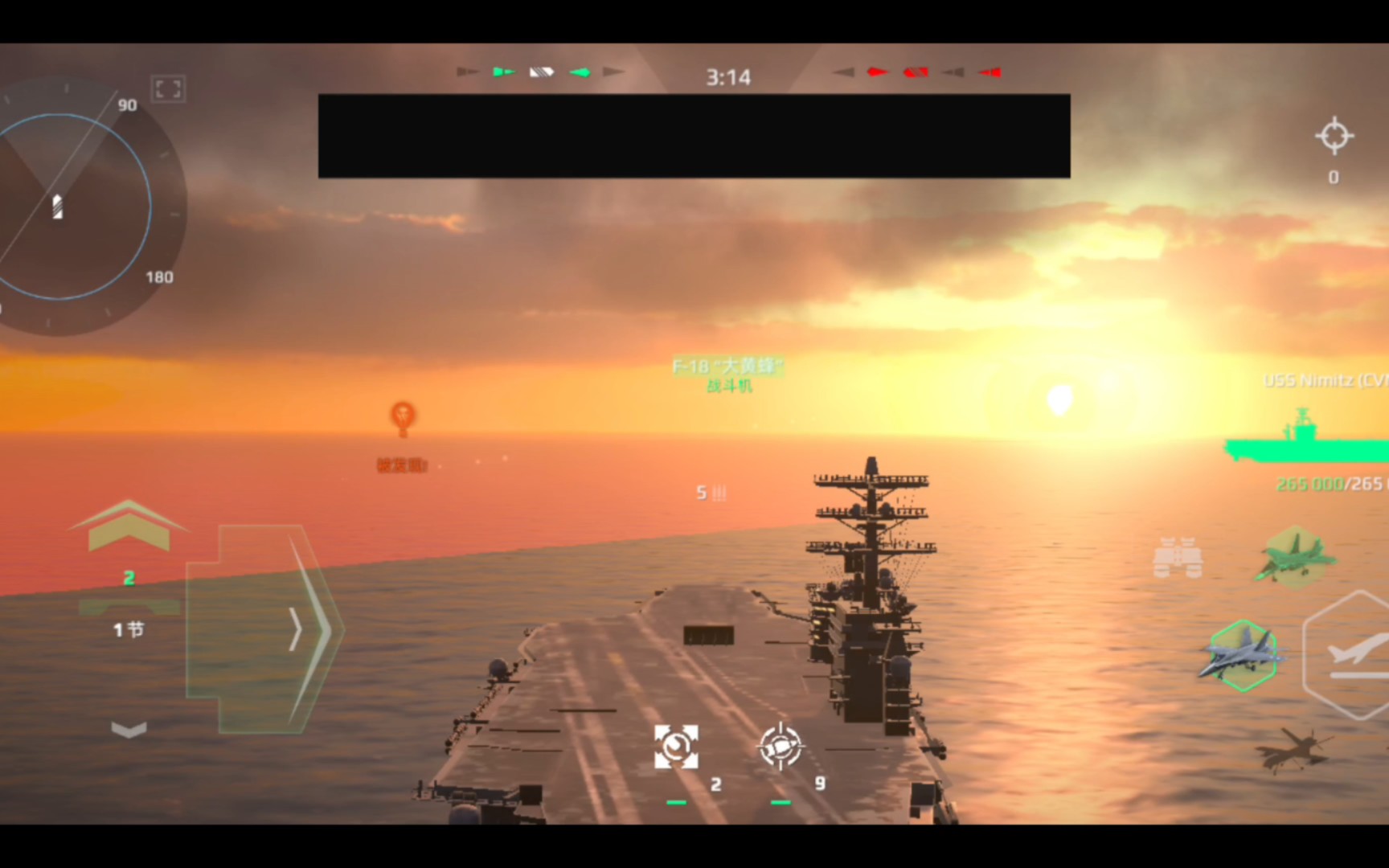Expand the minimap with the fullscreen icon
Screen dimensions: 1389x868
(168, 88)
